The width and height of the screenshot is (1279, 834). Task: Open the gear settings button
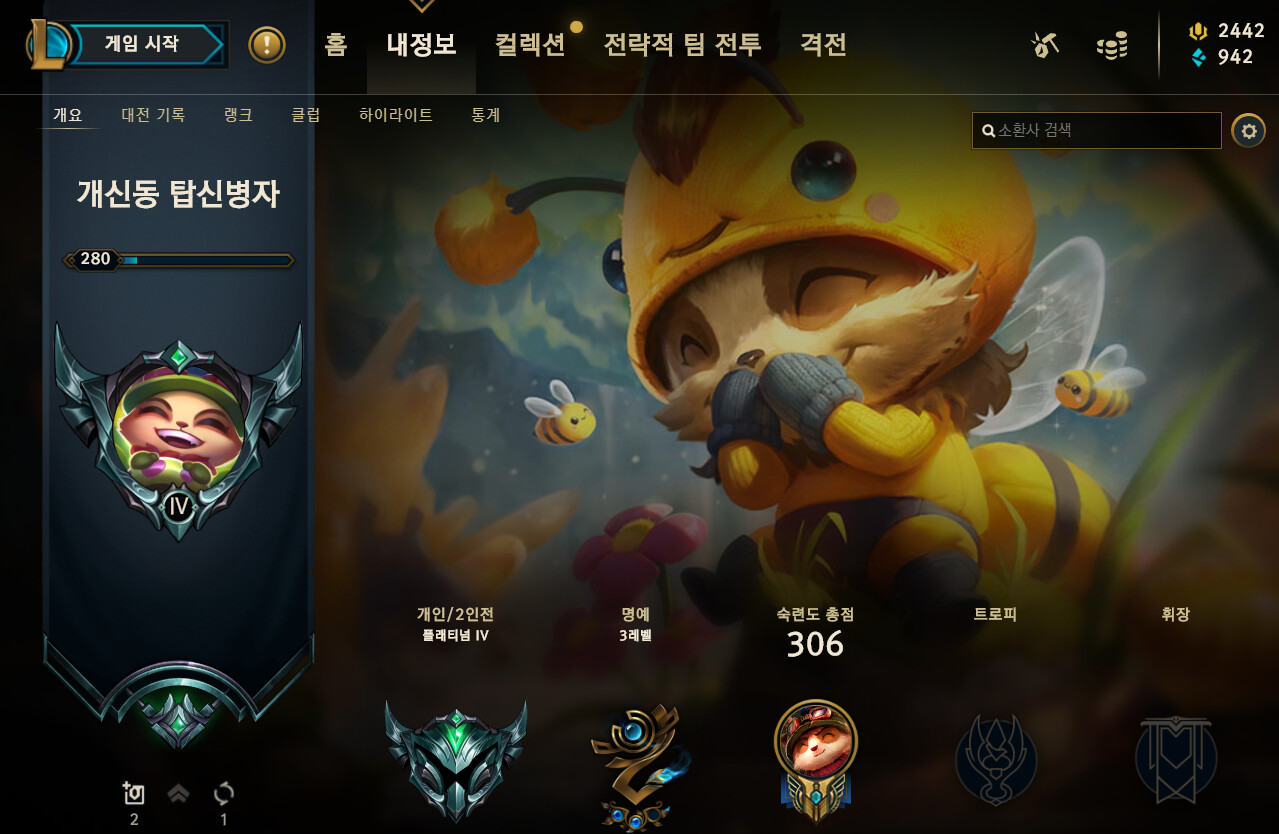pyautogui.click(x=1248, y=130)
